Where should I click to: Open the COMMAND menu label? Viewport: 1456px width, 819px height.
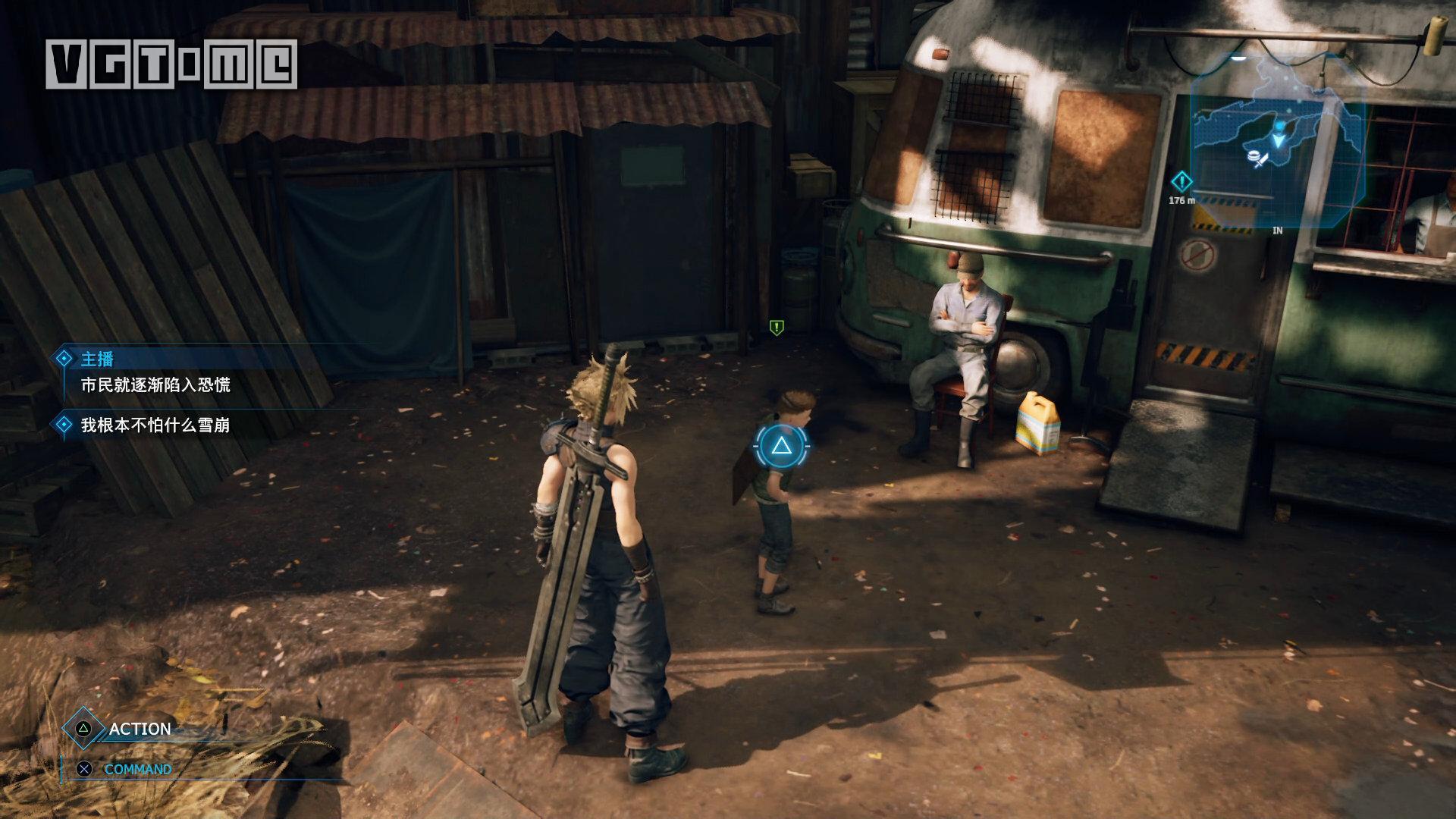[x=137, y=769]
